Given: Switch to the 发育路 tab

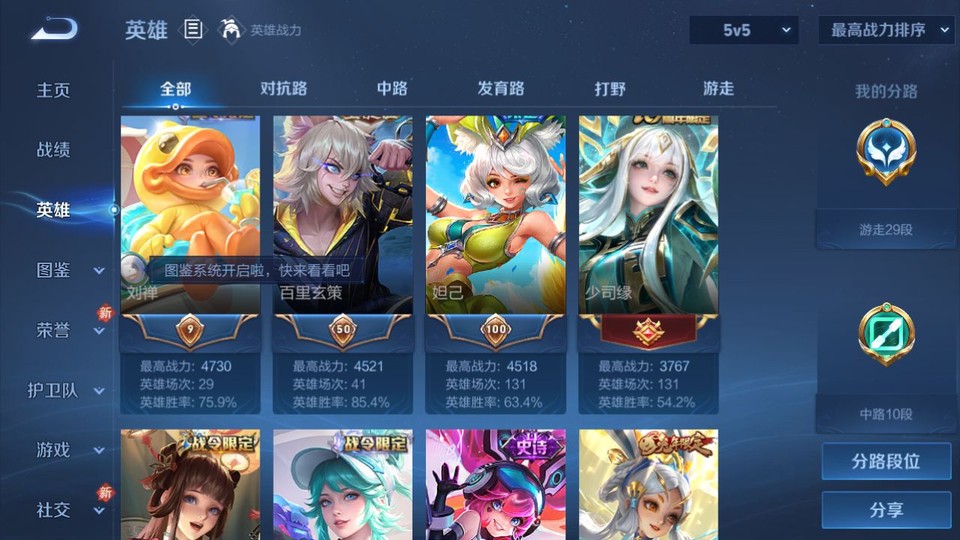Looking at the screenshot, I should [500, 89].
